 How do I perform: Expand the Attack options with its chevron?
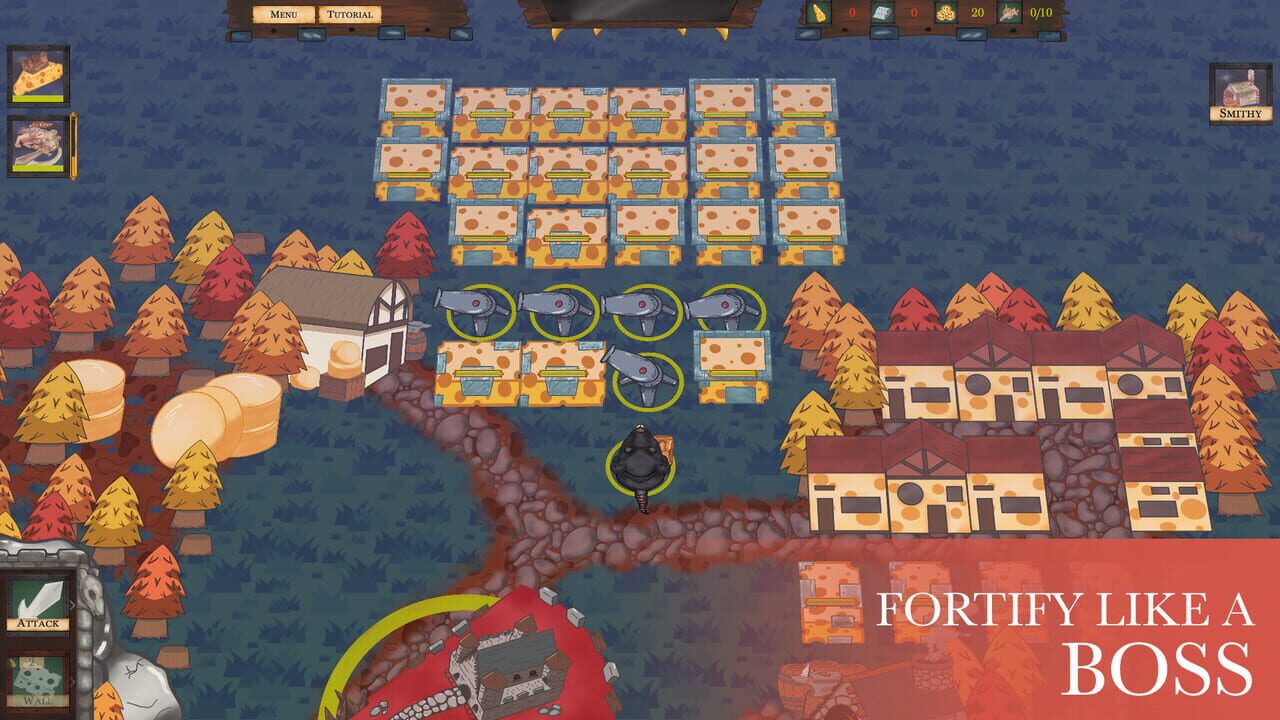[x=74, y=605]
